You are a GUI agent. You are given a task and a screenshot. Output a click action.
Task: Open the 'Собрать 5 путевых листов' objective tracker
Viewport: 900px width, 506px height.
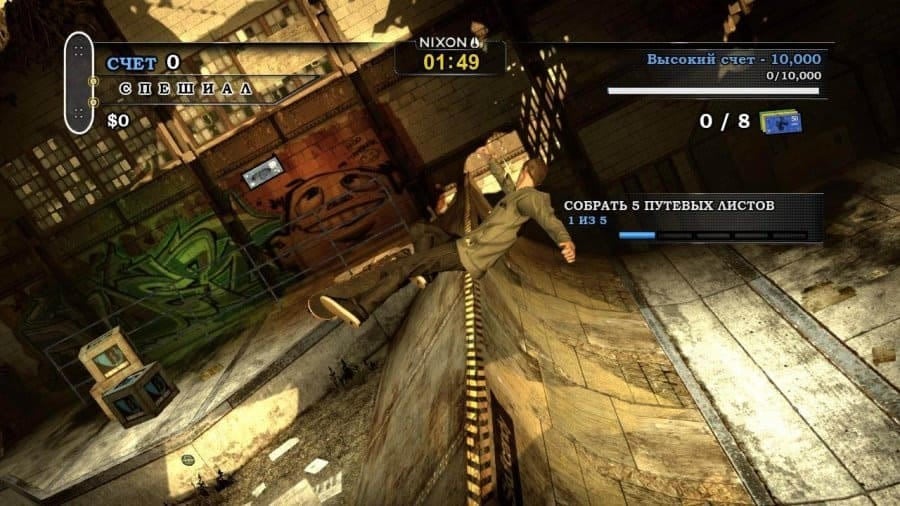[x=691, y=218]
